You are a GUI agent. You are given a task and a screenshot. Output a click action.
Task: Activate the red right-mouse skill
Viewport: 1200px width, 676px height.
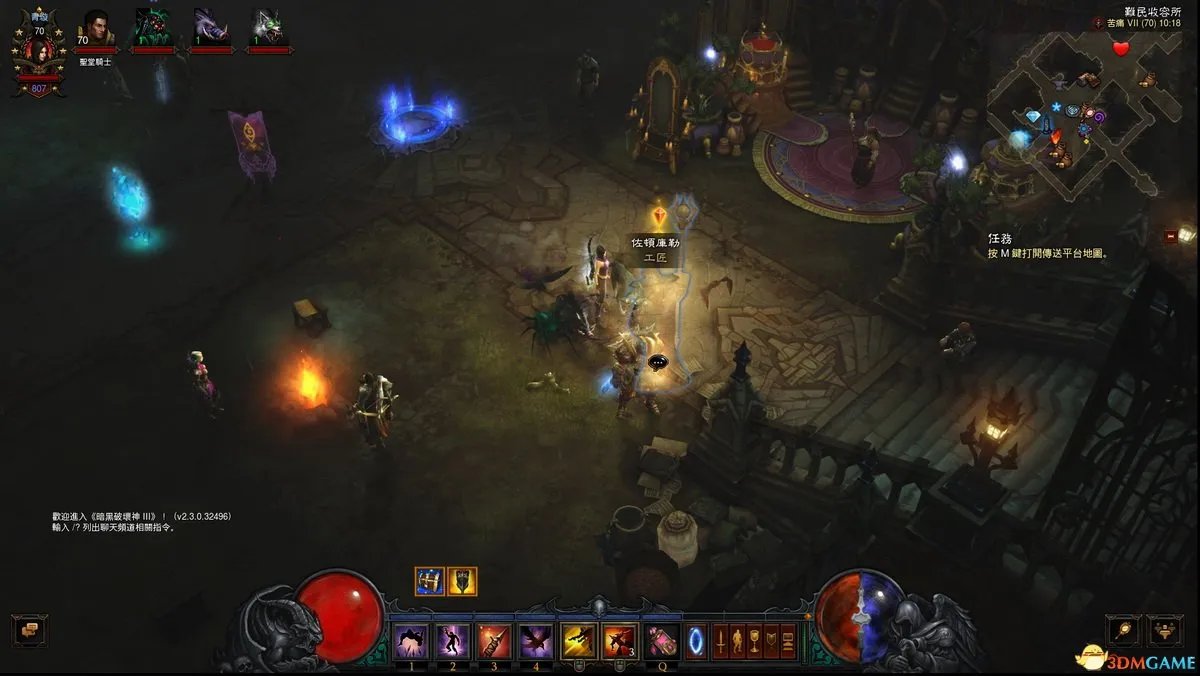619,640
